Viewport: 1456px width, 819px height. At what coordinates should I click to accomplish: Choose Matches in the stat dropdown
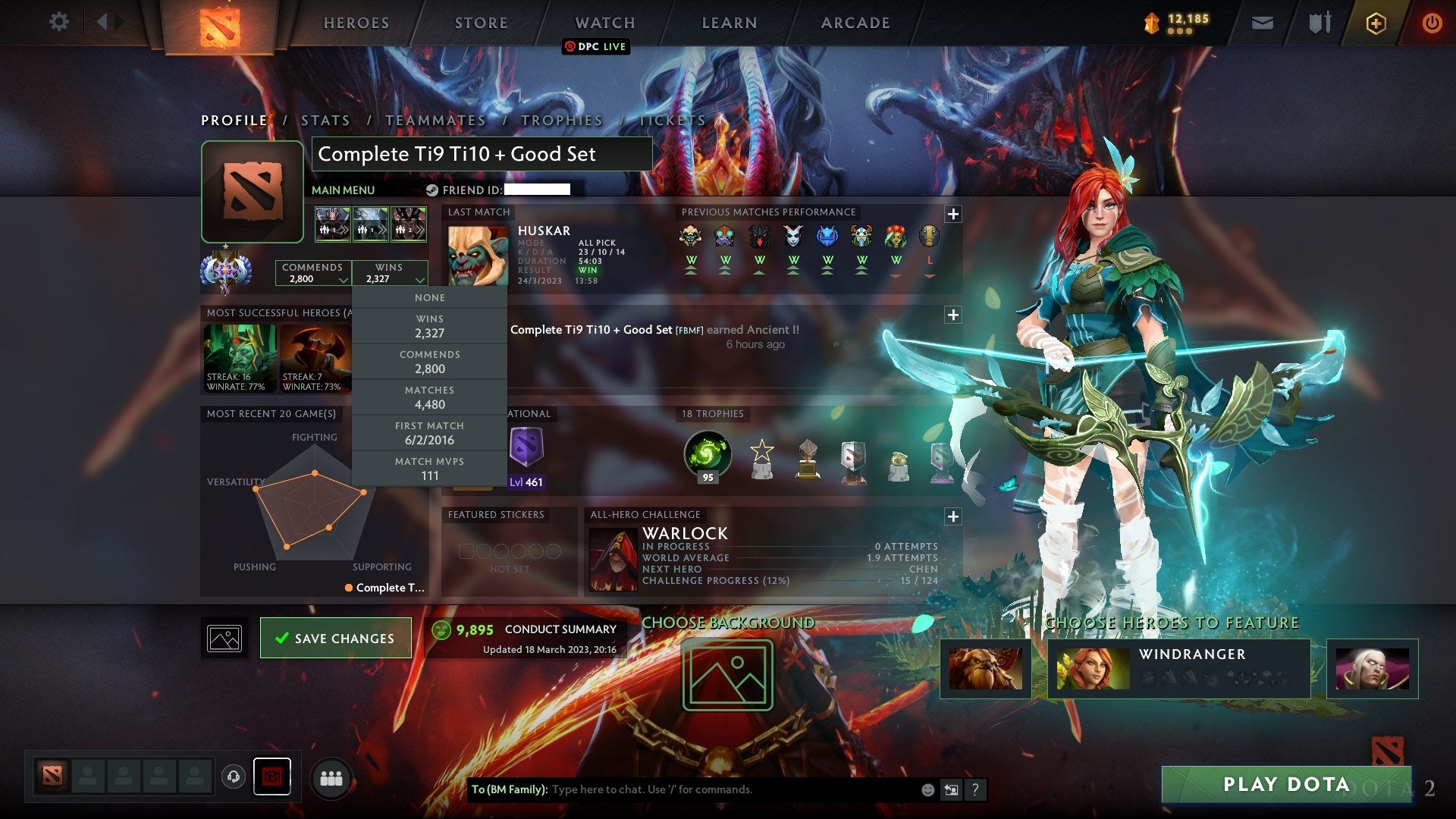(x=429, y=397)
